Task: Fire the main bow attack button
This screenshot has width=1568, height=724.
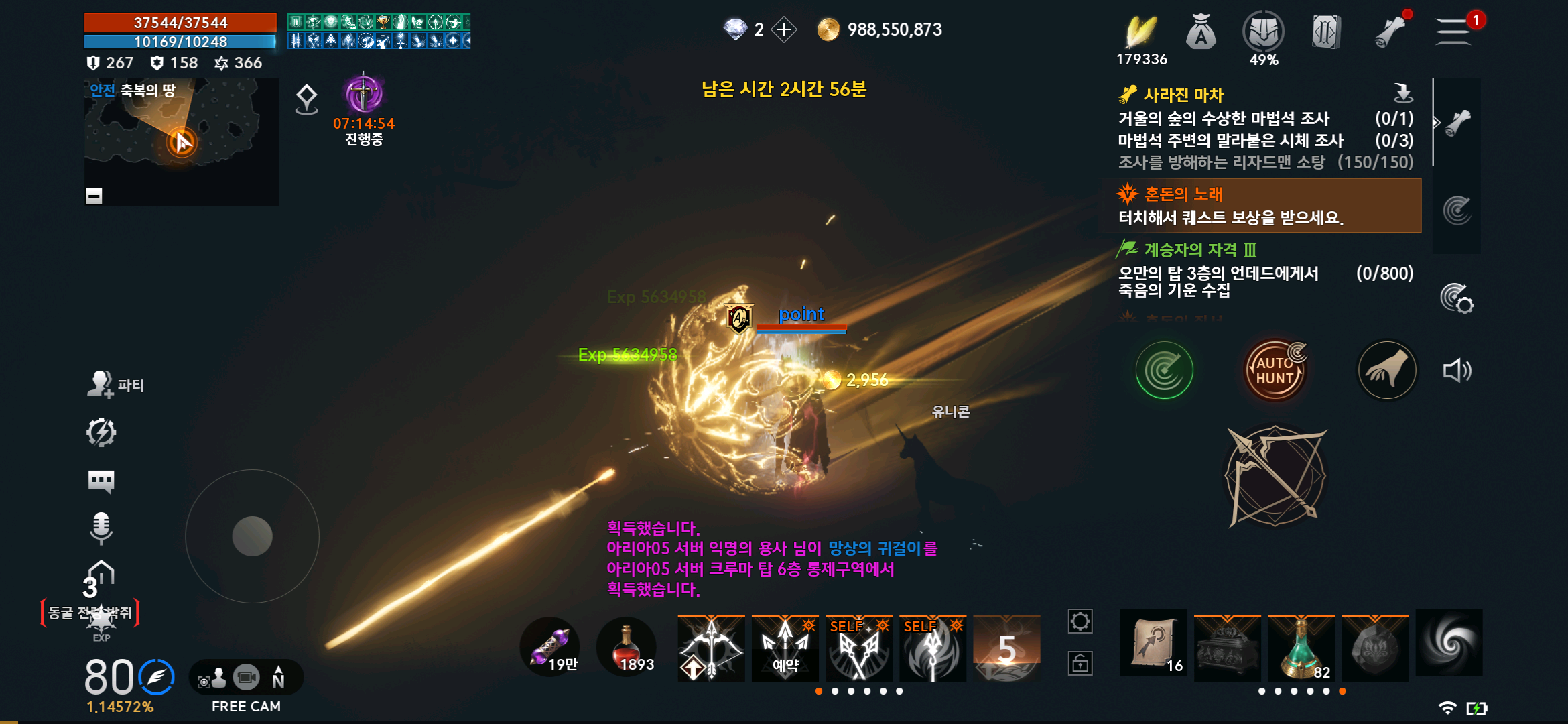Action: [x=1275, y=476]
